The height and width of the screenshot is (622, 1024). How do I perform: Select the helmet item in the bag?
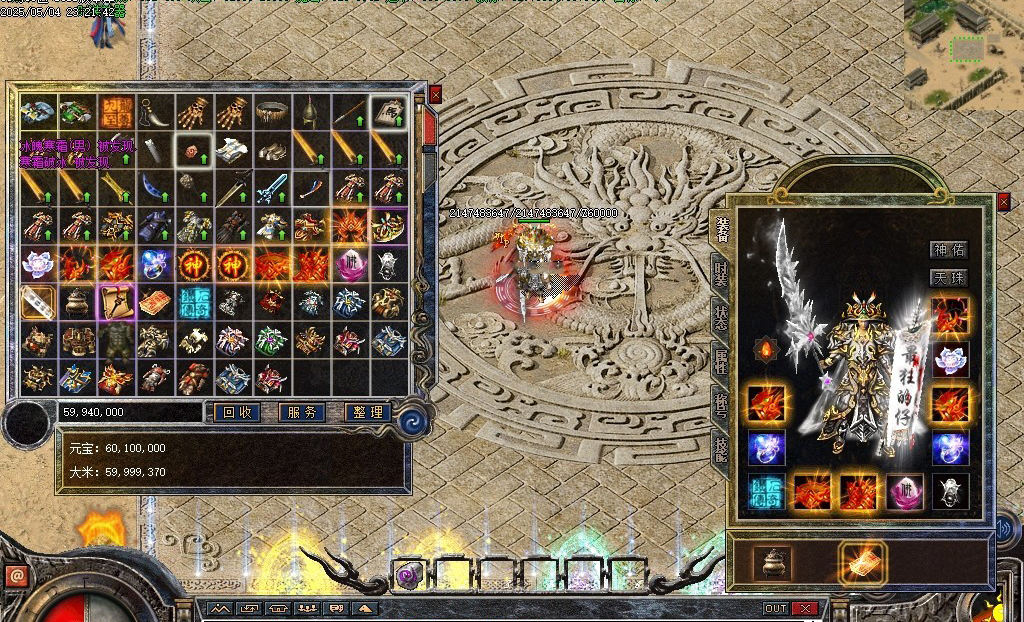(x=311, y=112)
